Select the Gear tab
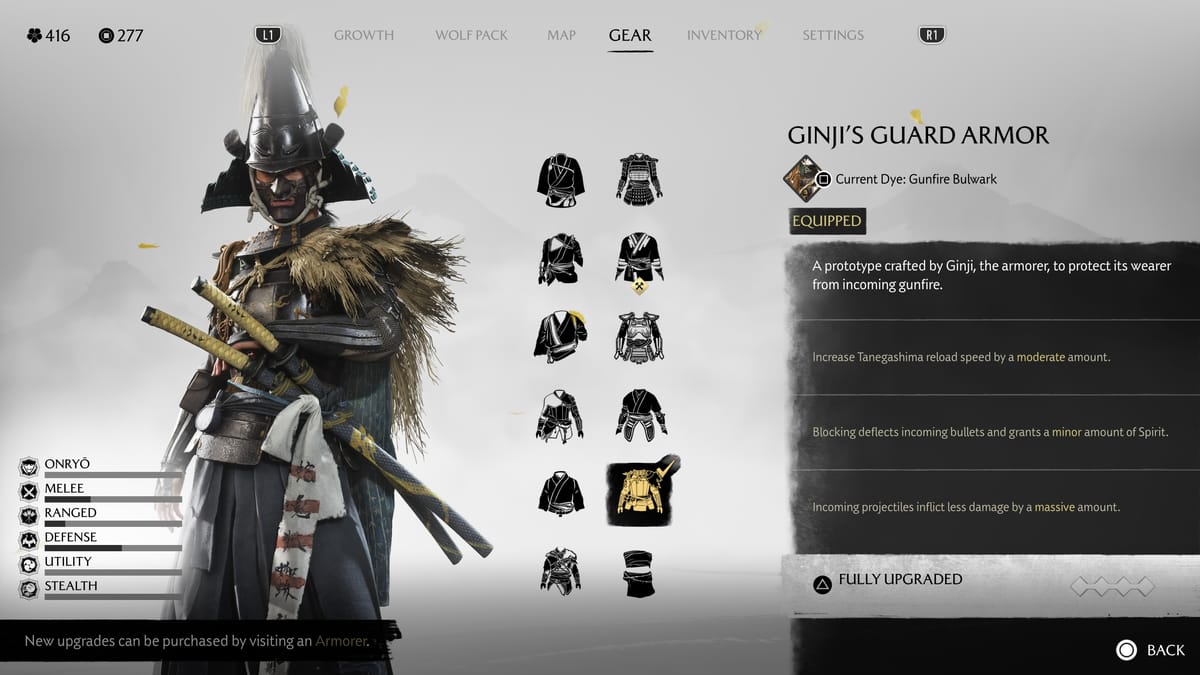Image resolution: width=1200 pixels, height=675 pixels. (630, 35)
